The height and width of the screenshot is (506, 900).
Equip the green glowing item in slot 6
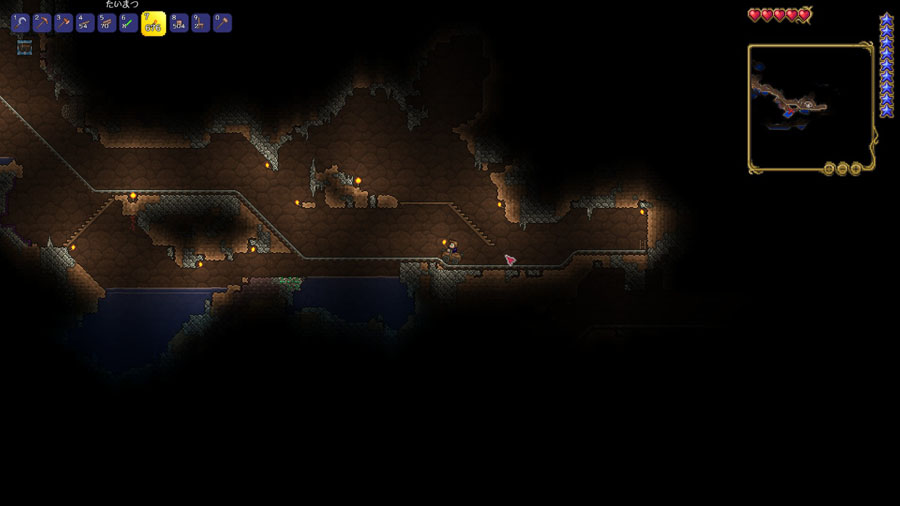pyautogui.click(x=129, y=23)
